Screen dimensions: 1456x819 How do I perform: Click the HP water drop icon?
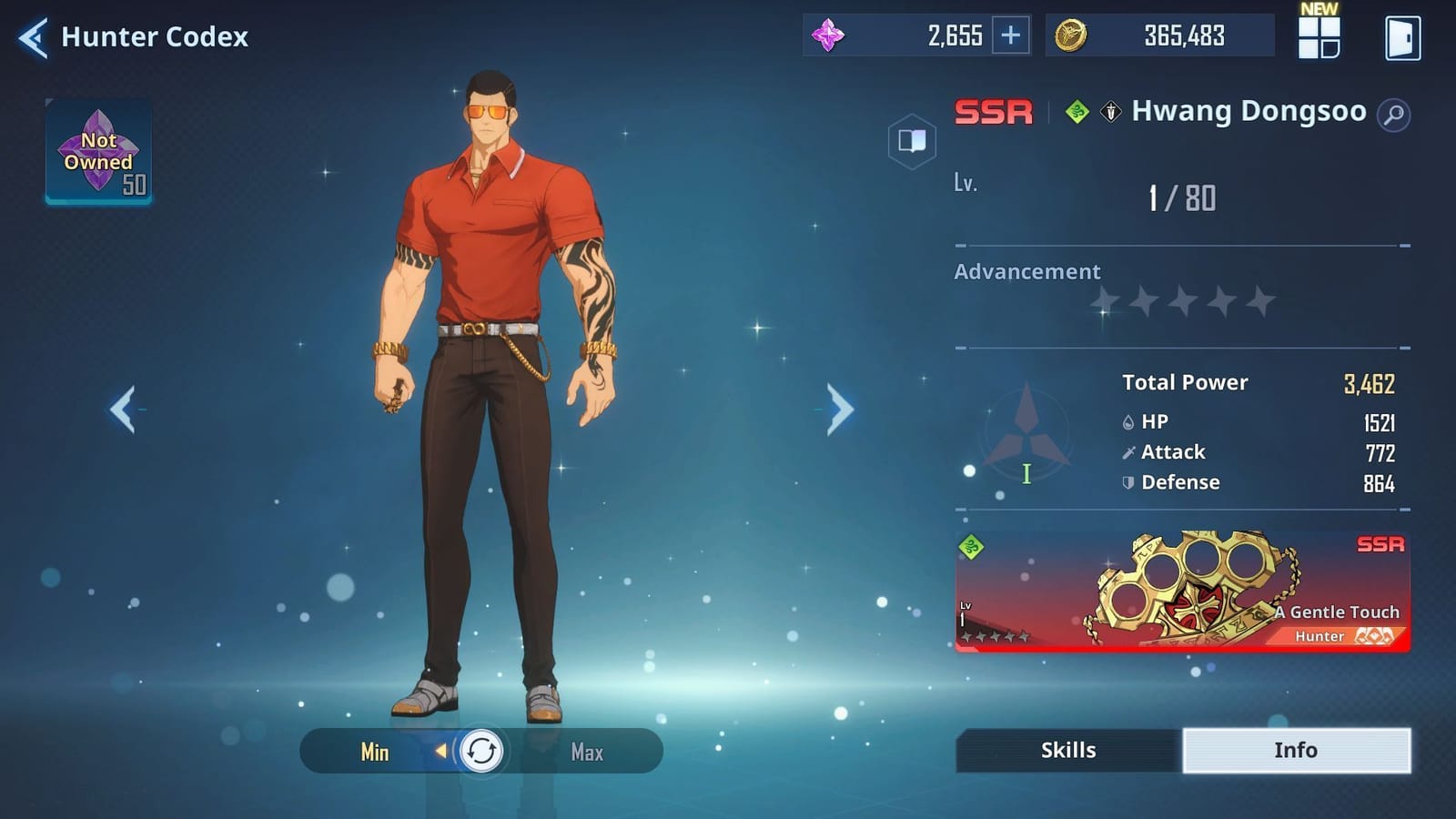point(1127,421)
